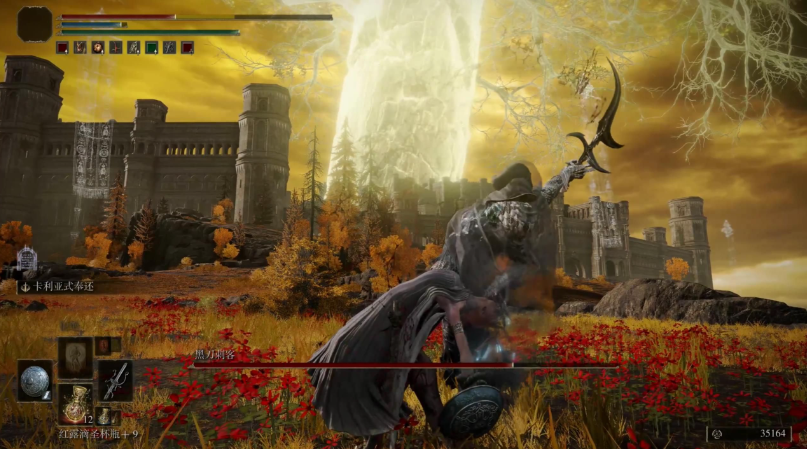
Task: Choose the memorized spell slot above the flask
Action: (x=75, y=356)
